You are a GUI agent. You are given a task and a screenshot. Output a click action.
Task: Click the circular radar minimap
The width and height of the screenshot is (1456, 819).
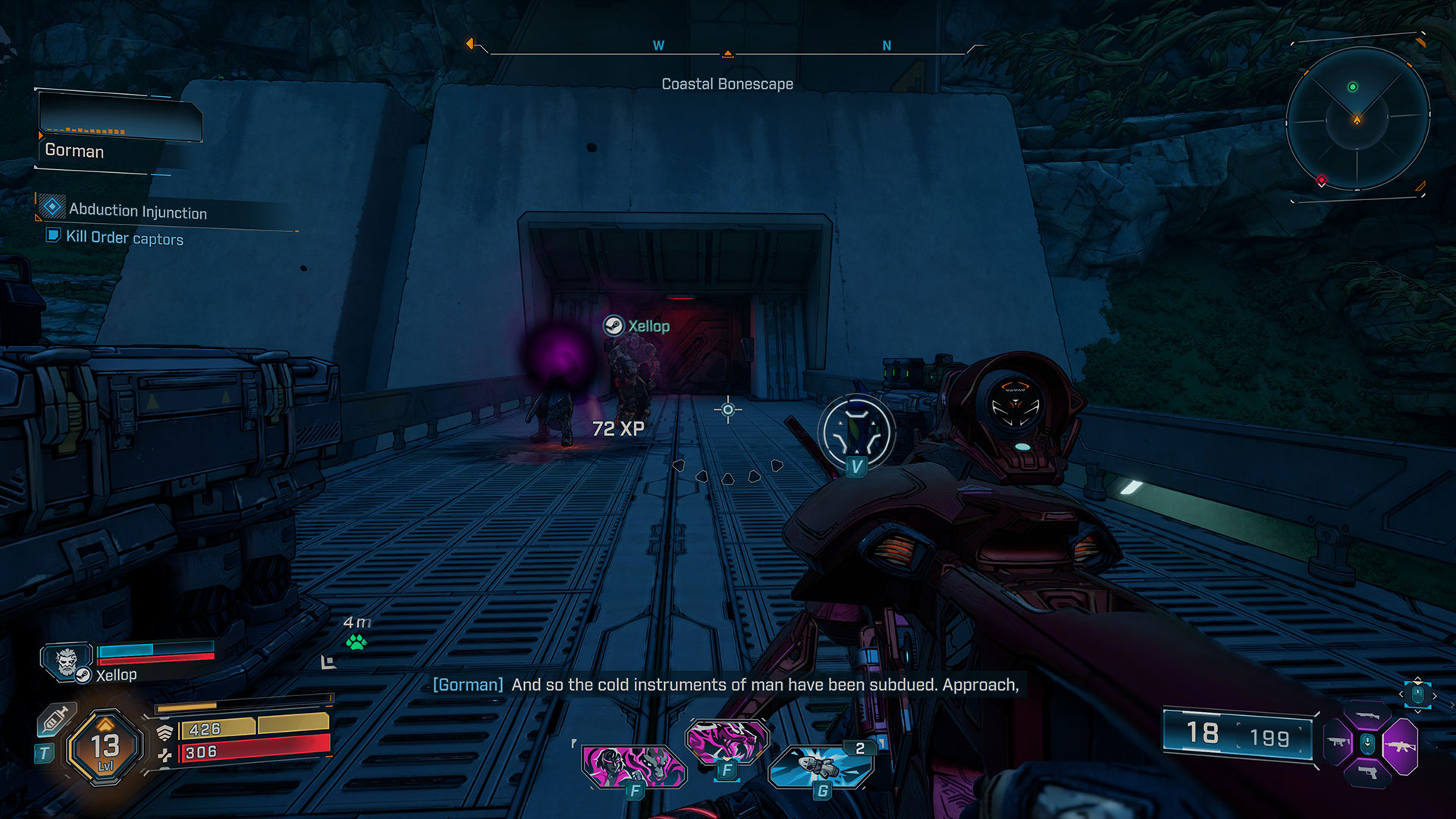[x=1357, y=119]
